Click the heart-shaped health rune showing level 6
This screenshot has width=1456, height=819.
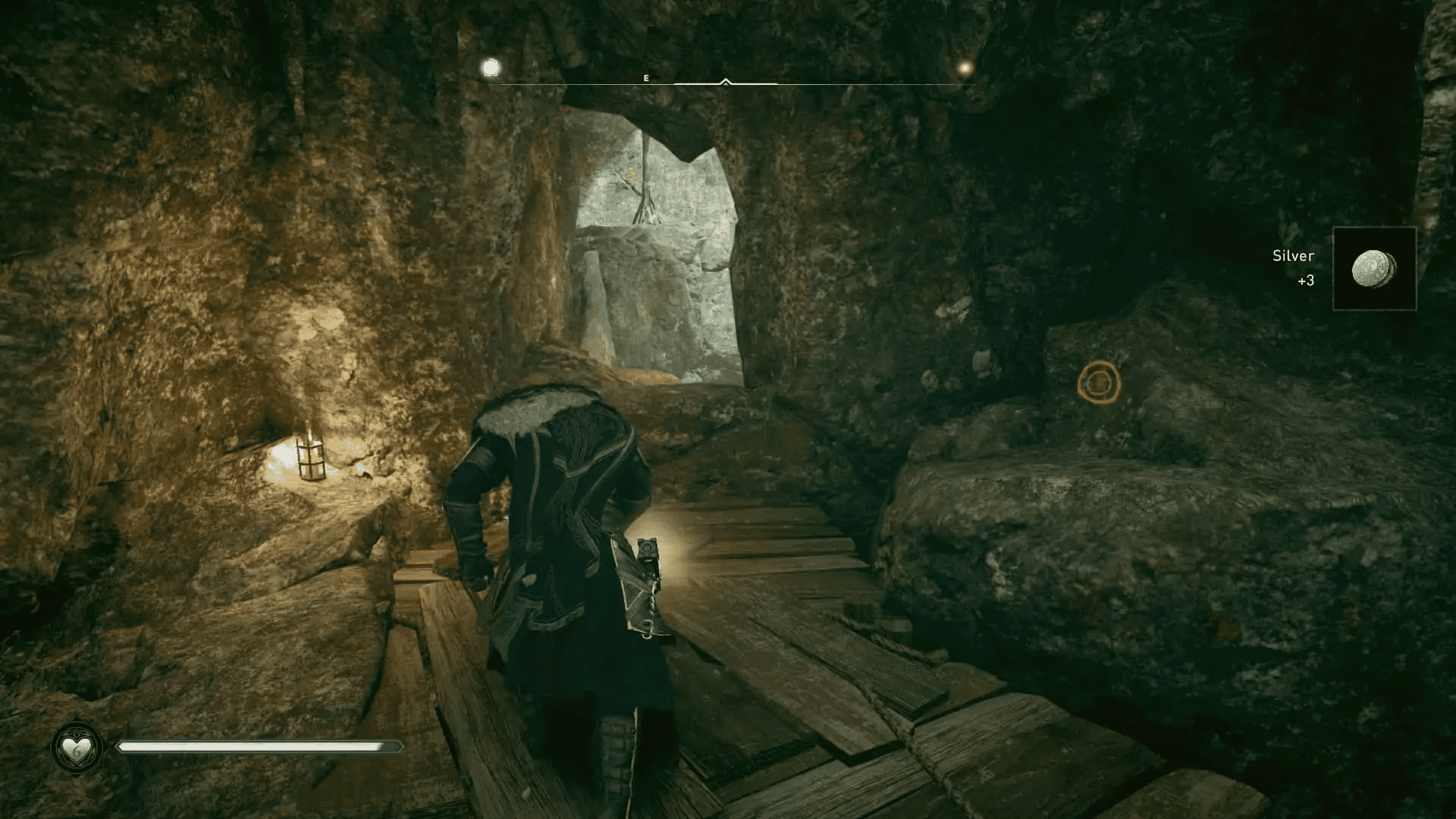[76, 747]
